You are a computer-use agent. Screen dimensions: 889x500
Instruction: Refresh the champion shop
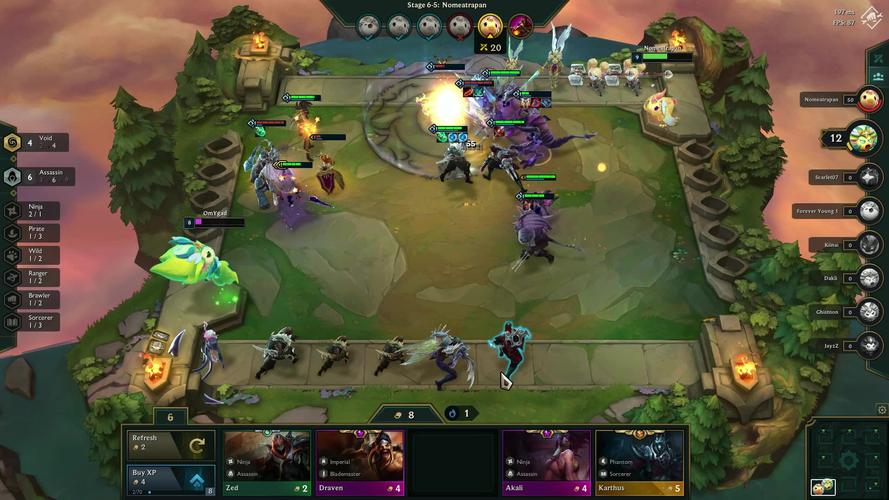169,444
